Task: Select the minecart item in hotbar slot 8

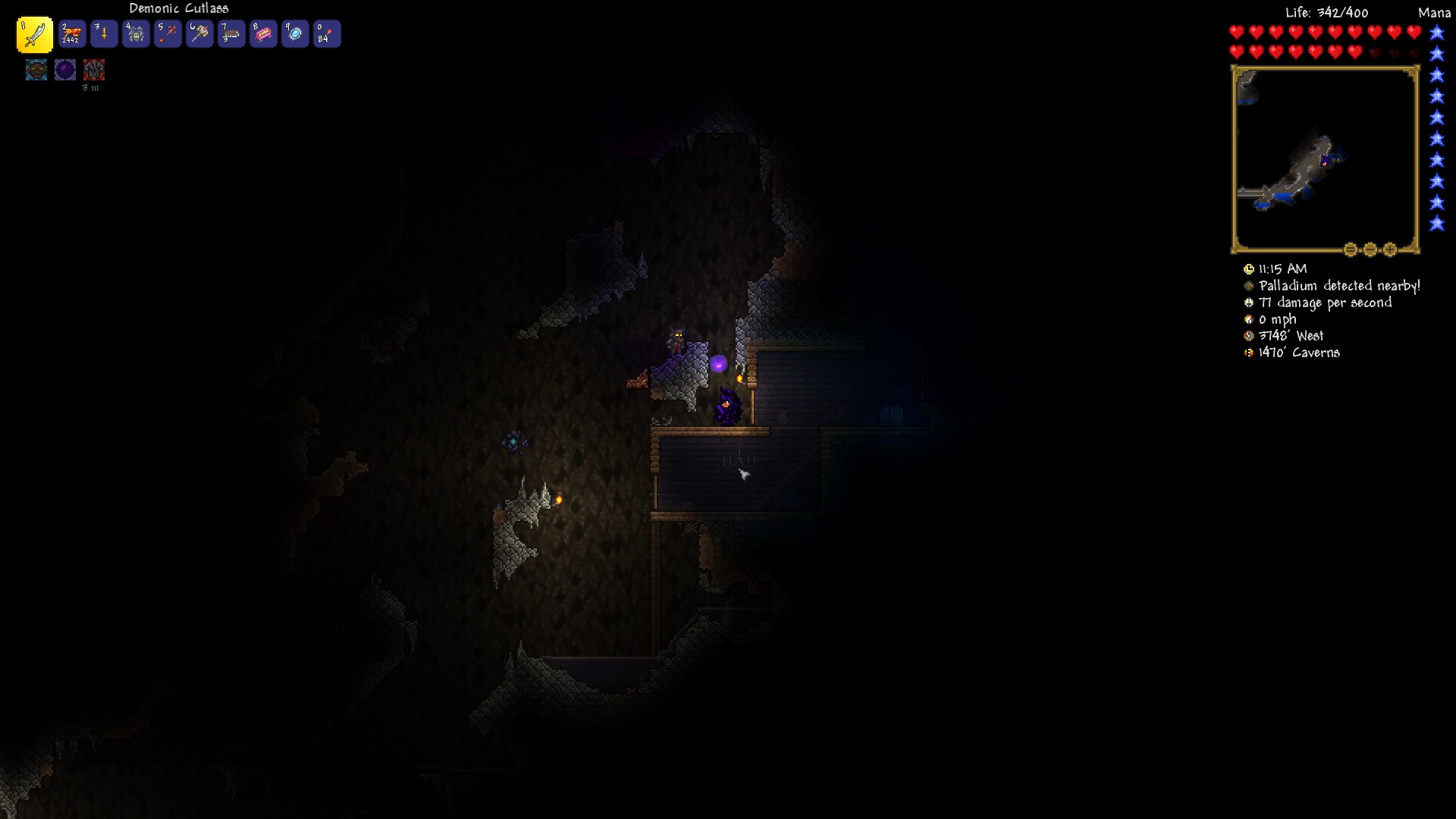Action: (x=264, y=33)
